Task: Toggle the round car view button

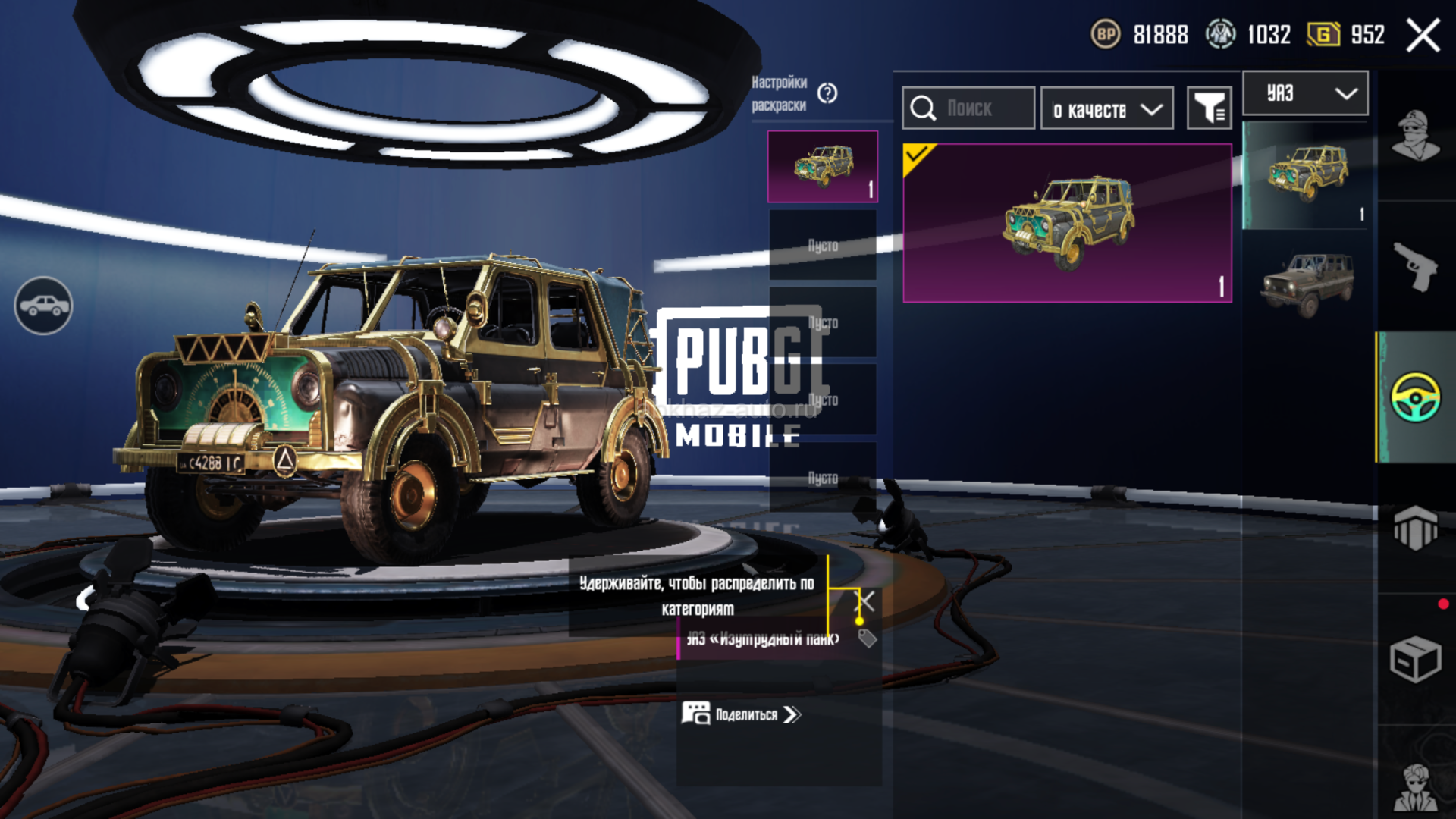Action: pyautogui.click(x=44, y=306)
